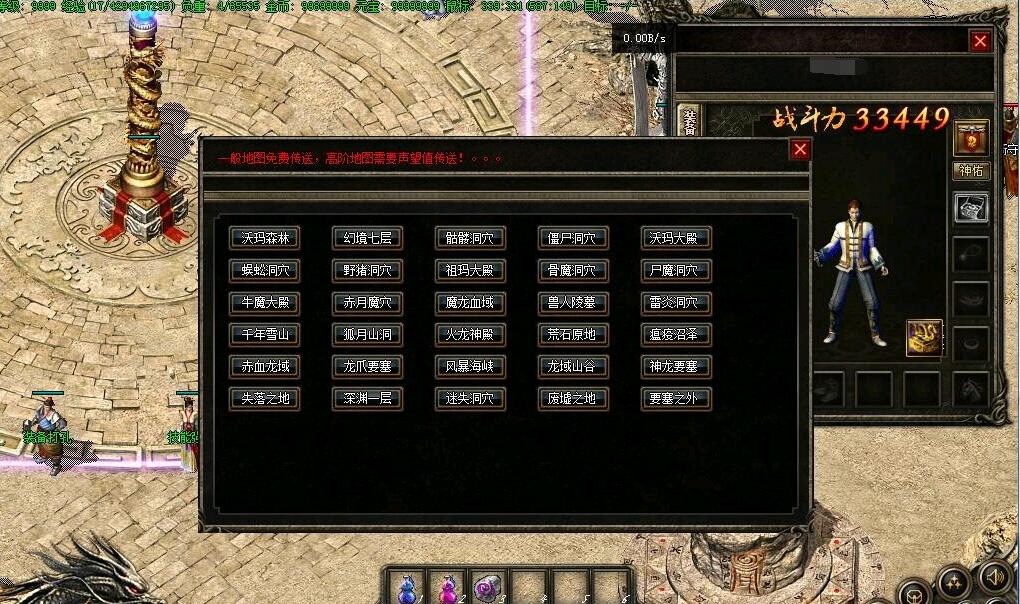Select 风暴海峡 teleport option
The image size is (1020, 604).
pyautogui.click(x=470, y=366)
